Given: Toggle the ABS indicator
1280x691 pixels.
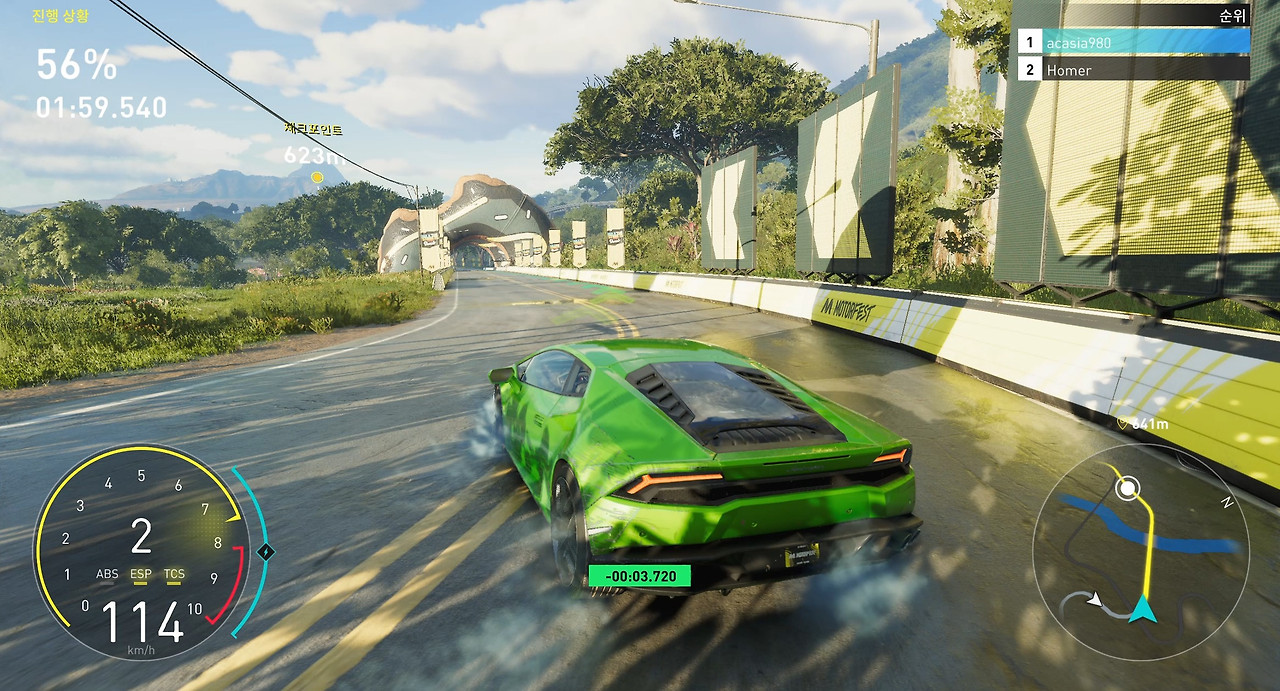Looking at the screenshot, I should coord(107,575).
